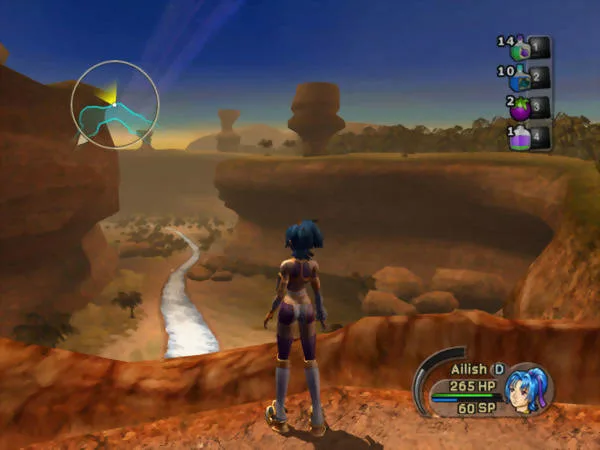
Task: Use the green potion in slot 1
Action: click(x=521, y=47)
